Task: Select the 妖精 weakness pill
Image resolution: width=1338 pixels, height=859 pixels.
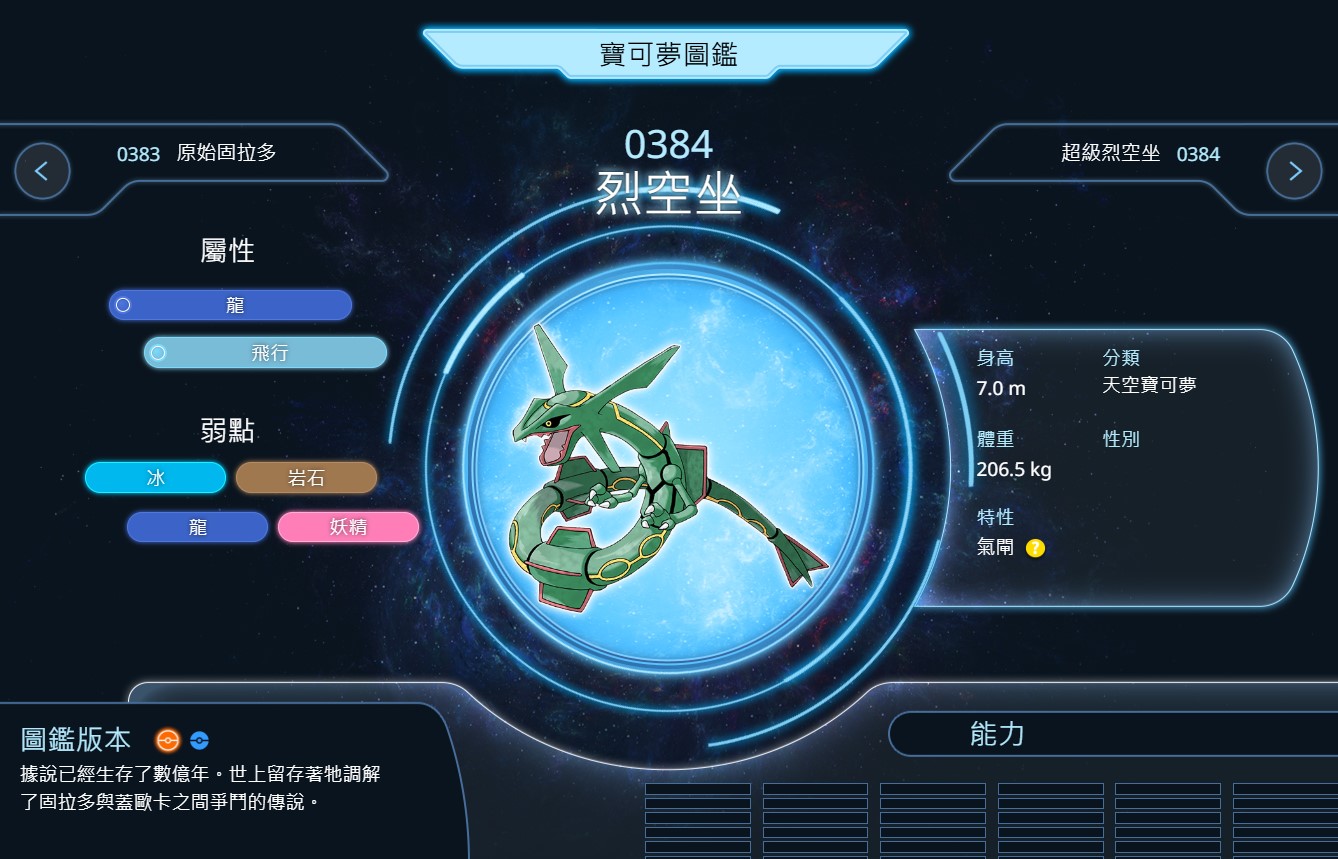Action: click(x=348, y=527)
